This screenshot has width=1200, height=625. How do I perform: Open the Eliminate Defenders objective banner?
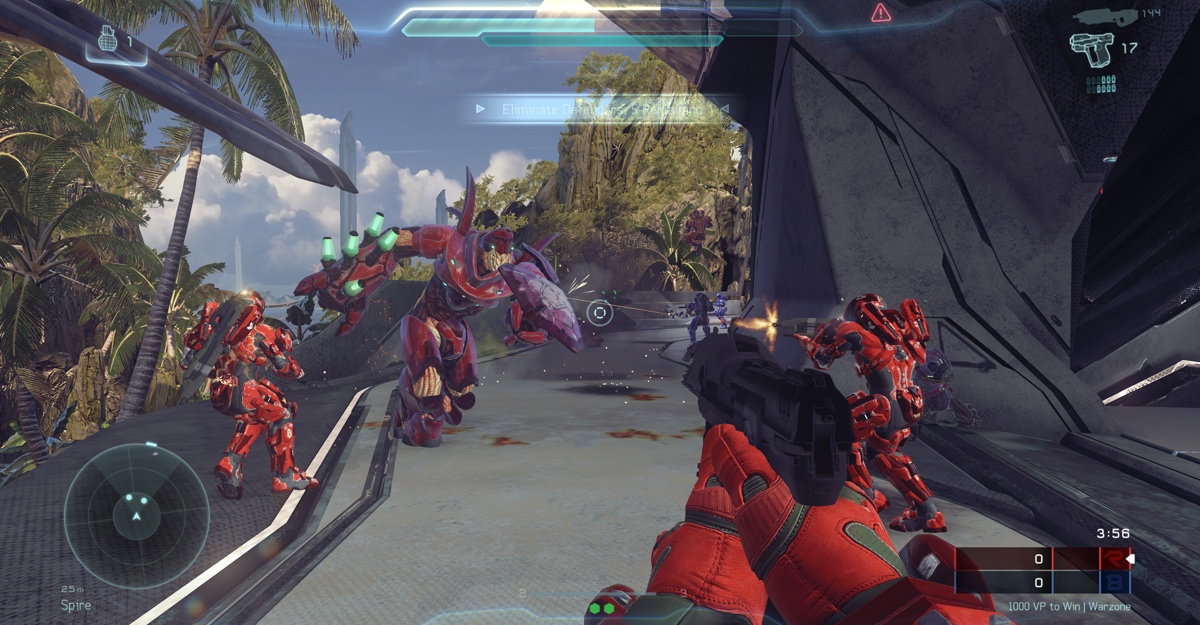pyautogui.click(x=600, y=108)
